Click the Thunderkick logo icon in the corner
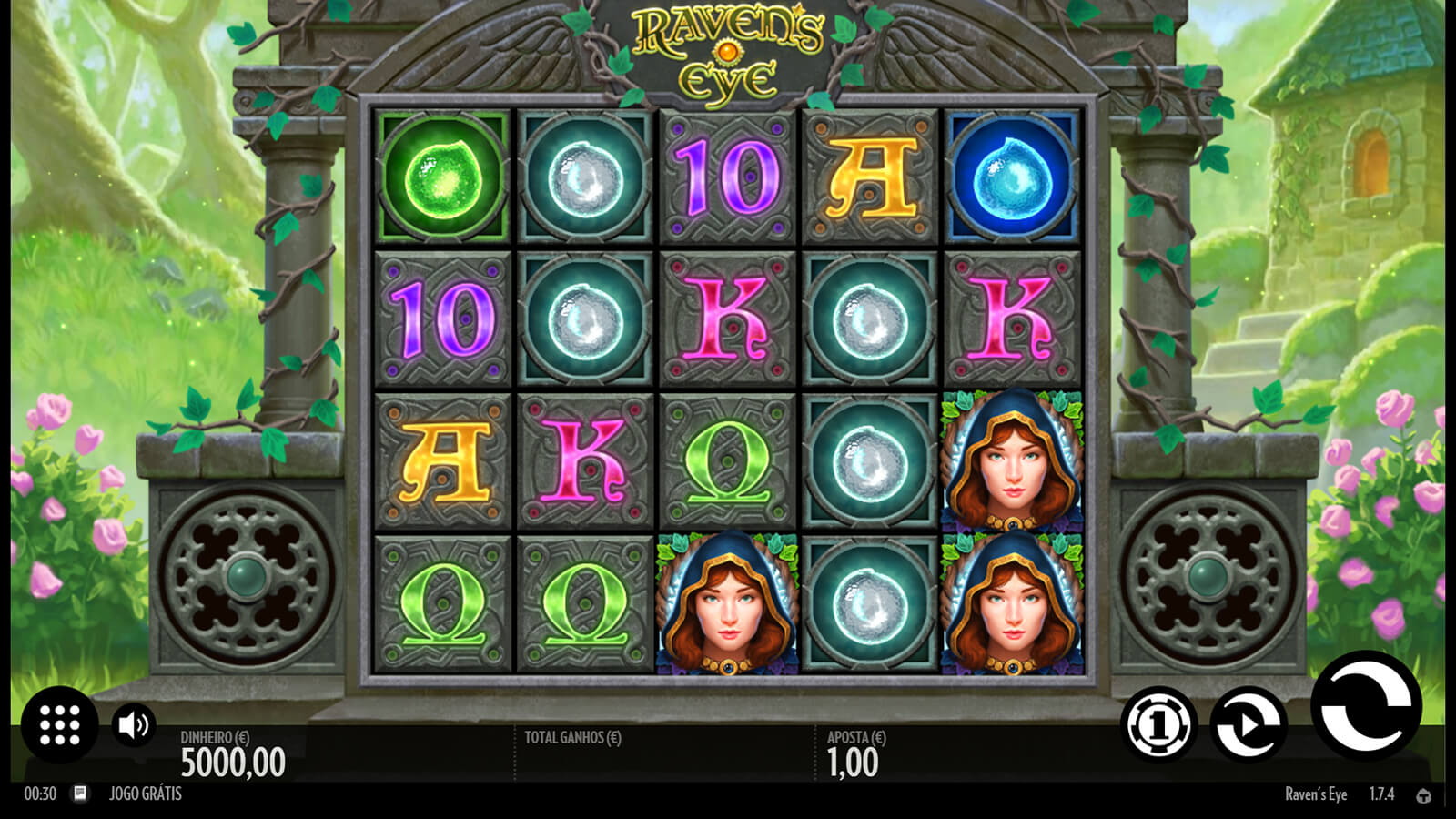 pyautogui.click(x=1423, y=795)
